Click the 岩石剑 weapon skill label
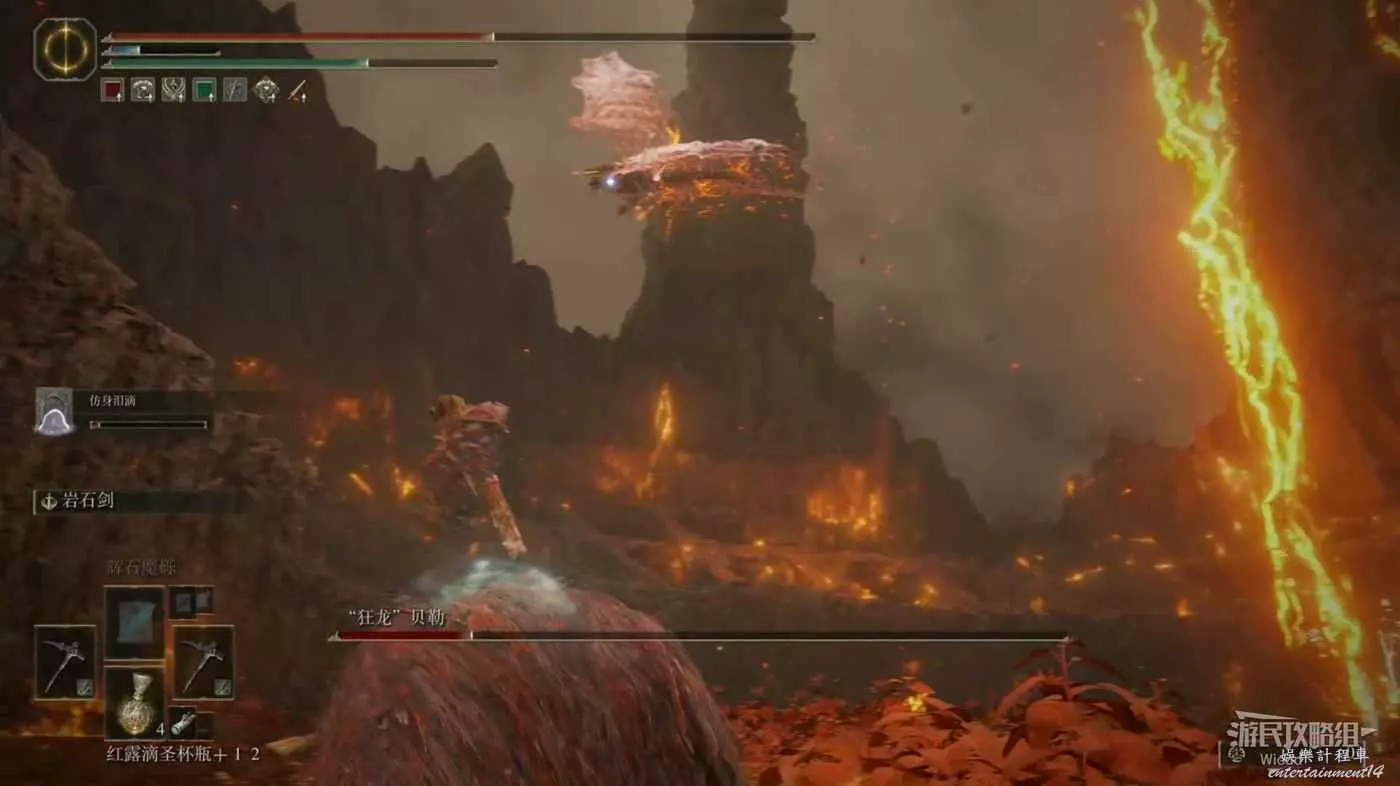This screenshot has height=786, width=1400. click(85, 501)
